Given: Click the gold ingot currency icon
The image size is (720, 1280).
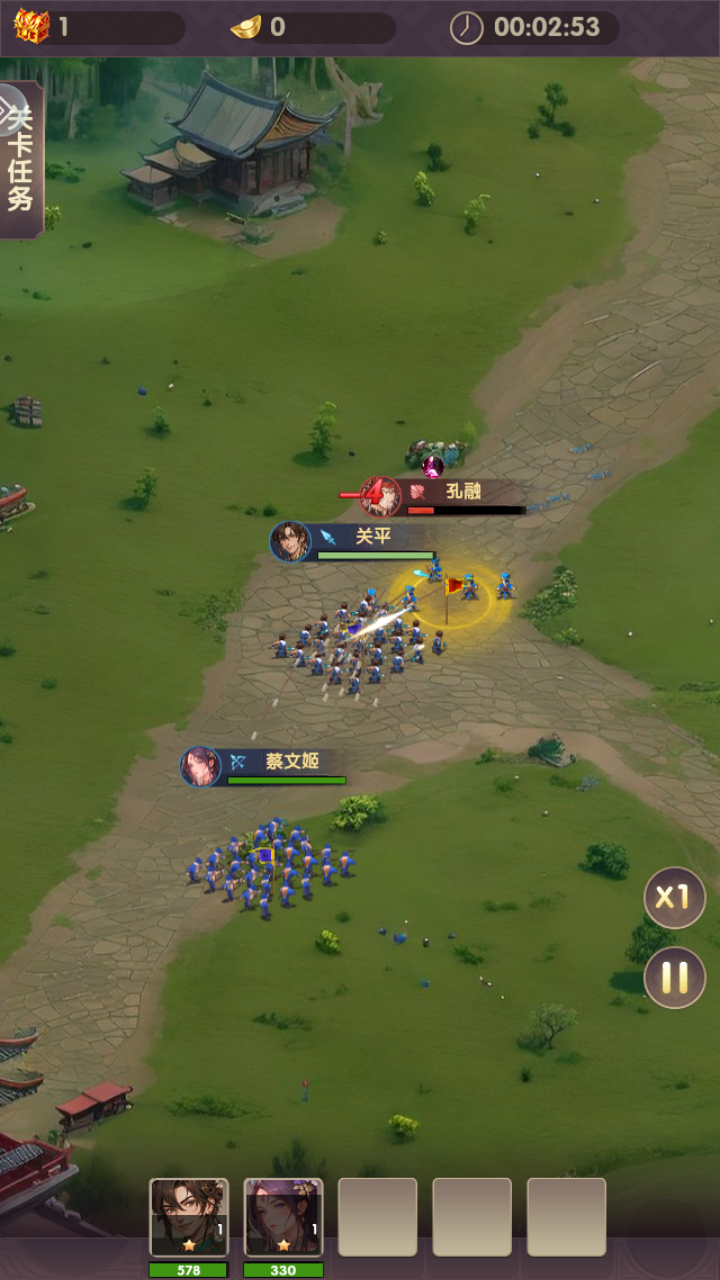Looking at the screenshot, I should [246, 27].
